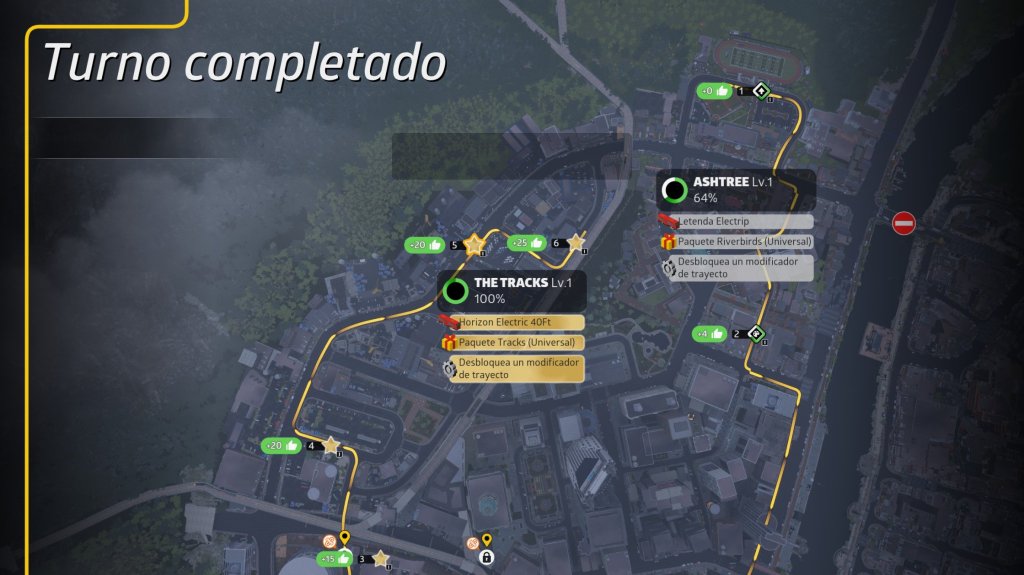This screenshot has height=575, width=1024.
Task: Select the padlock locked location marker
Action: (487, 557)
